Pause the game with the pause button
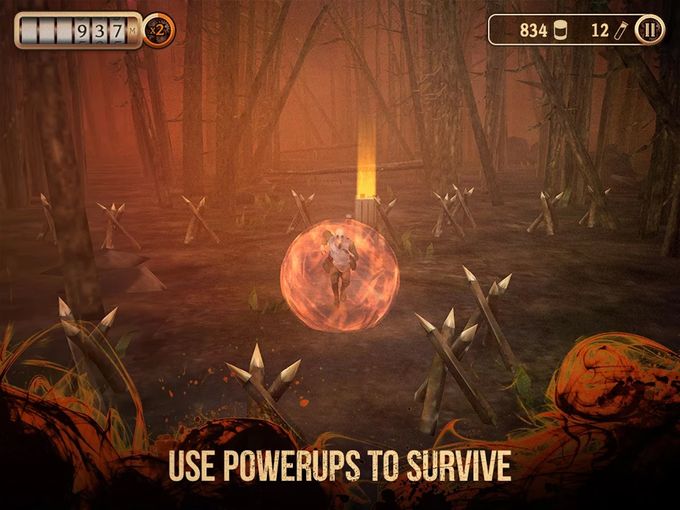Image resolution: width=680 pixels, height=510 pixels. click(649, 30)
